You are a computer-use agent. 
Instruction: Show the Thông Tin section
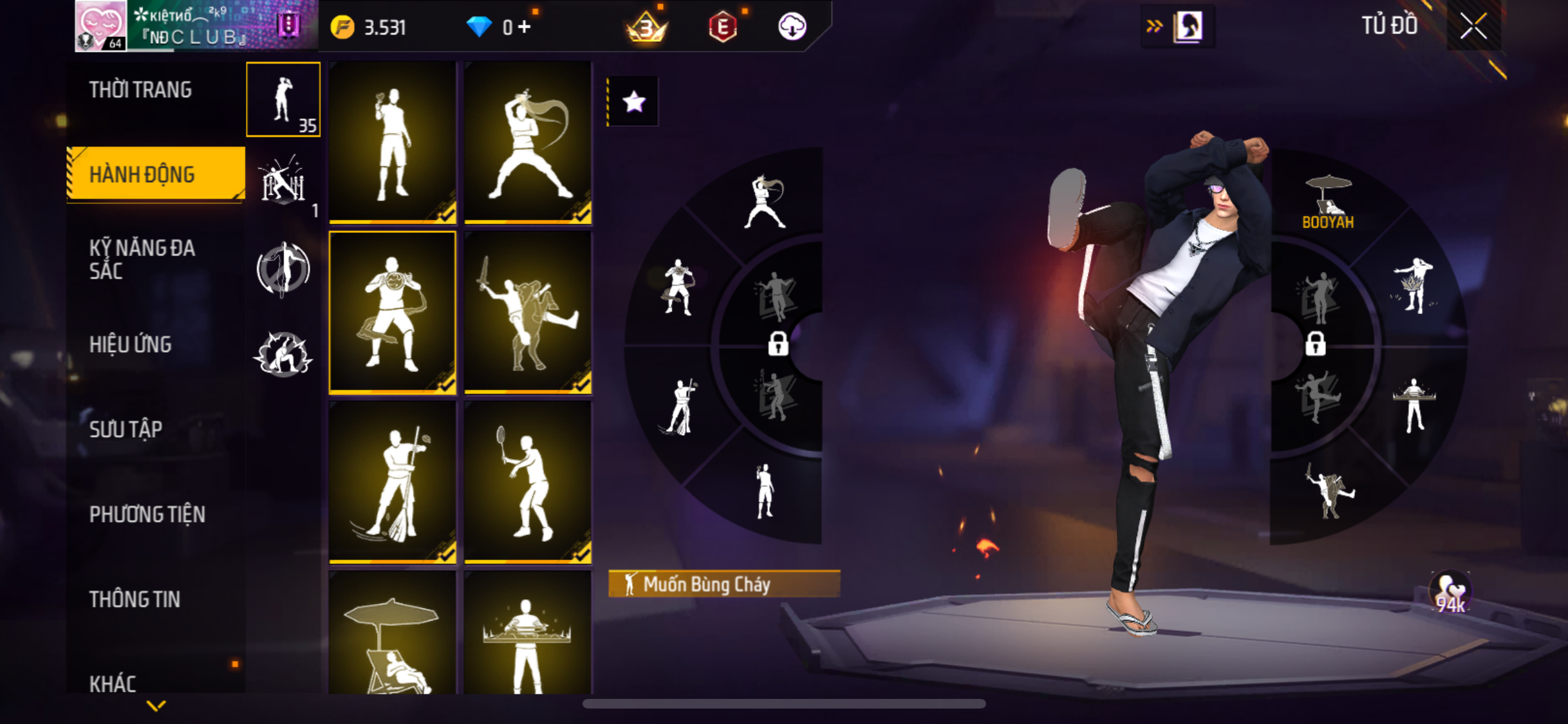135,599
